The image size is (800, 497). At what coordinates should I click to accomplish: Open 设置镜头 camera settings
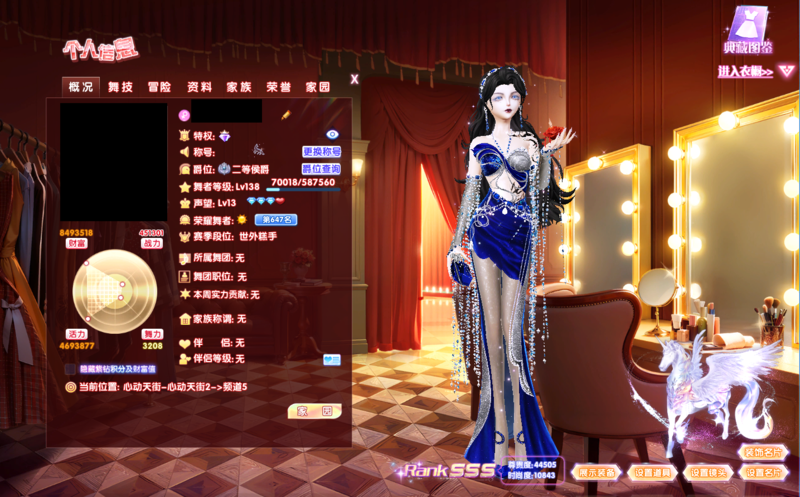711,472
